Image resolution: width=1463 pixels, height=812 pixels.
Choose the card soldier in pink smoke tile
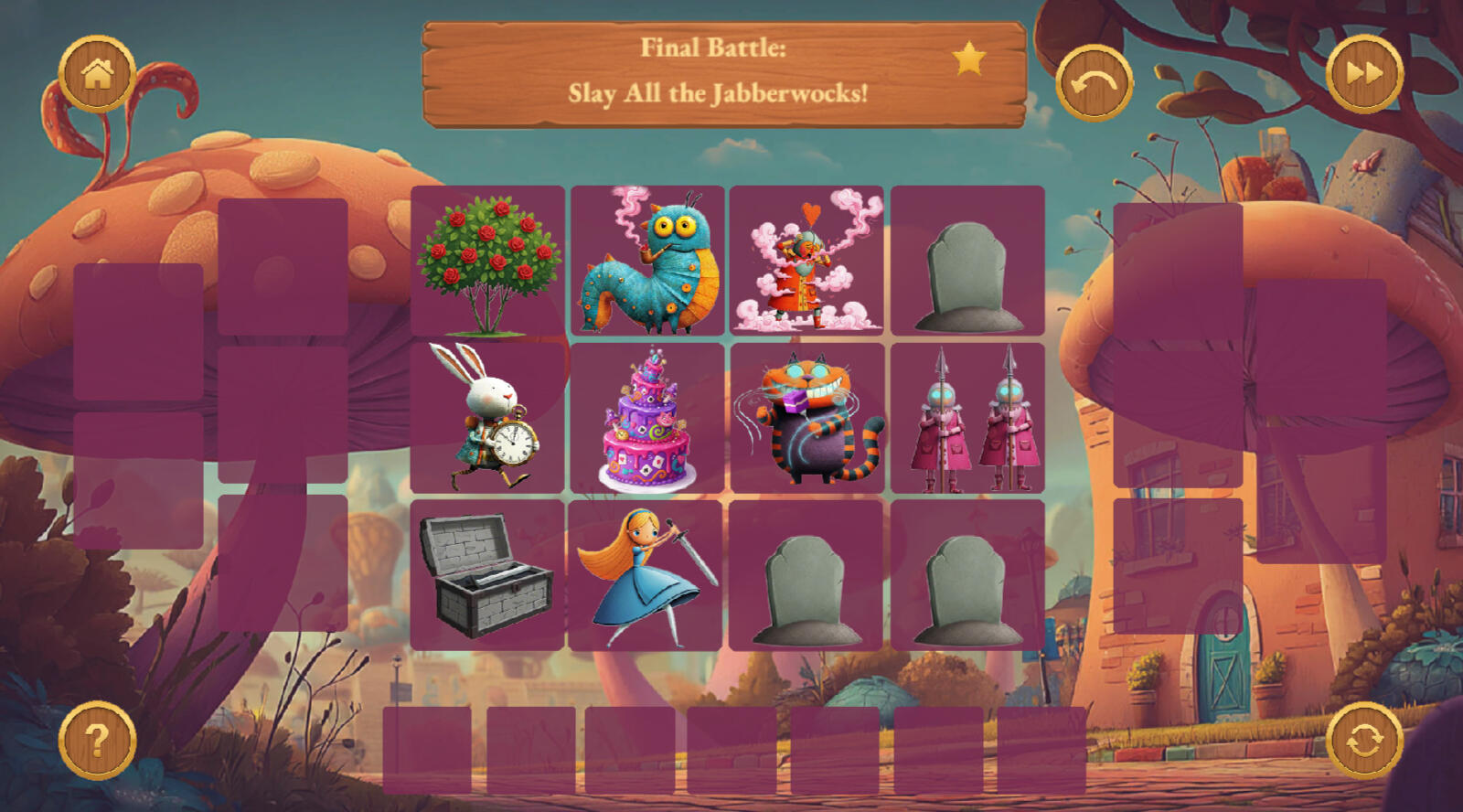(806, 262)
